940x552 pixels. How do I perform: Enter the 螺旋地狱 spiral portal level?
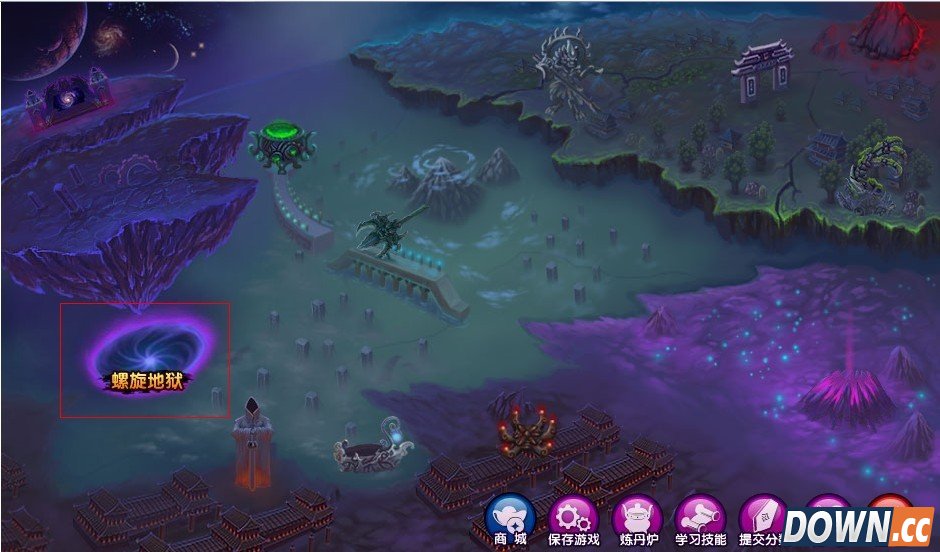coord(150,355)
